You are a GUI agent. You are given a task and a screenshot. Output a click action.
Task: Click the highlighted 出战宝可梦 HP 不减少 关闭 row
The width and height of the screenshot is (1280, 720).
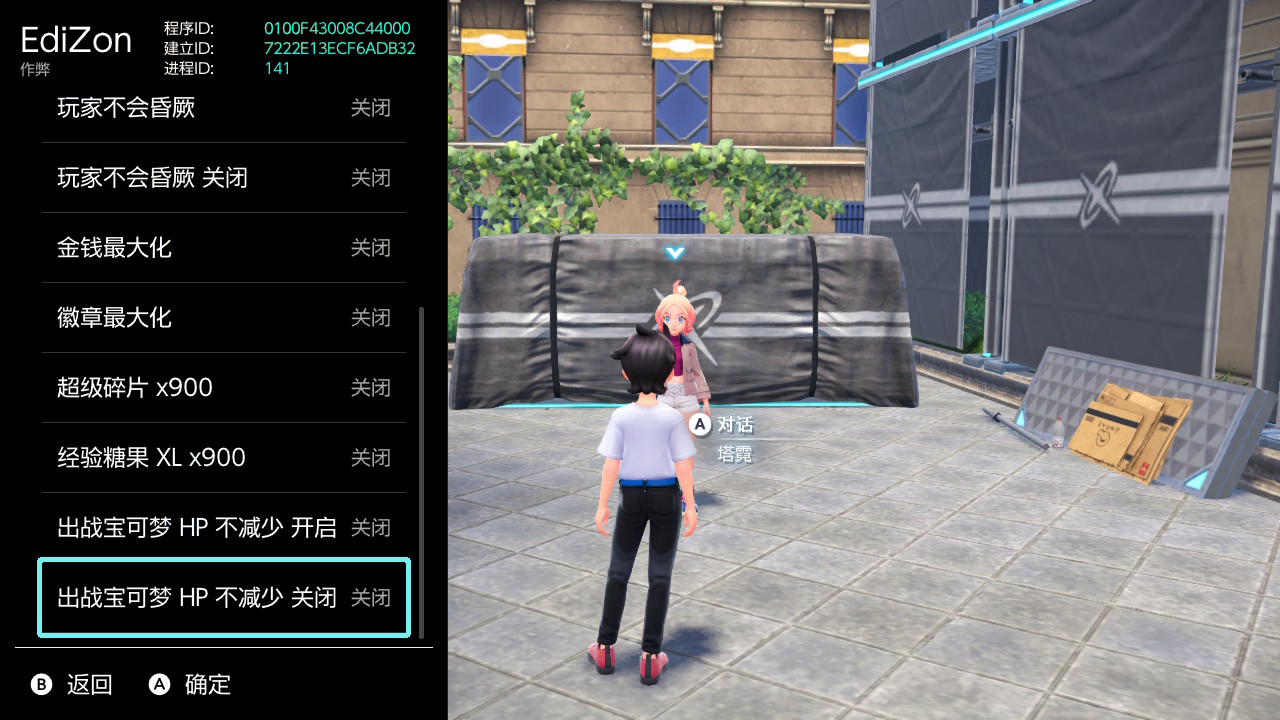(x=223, y=598)
